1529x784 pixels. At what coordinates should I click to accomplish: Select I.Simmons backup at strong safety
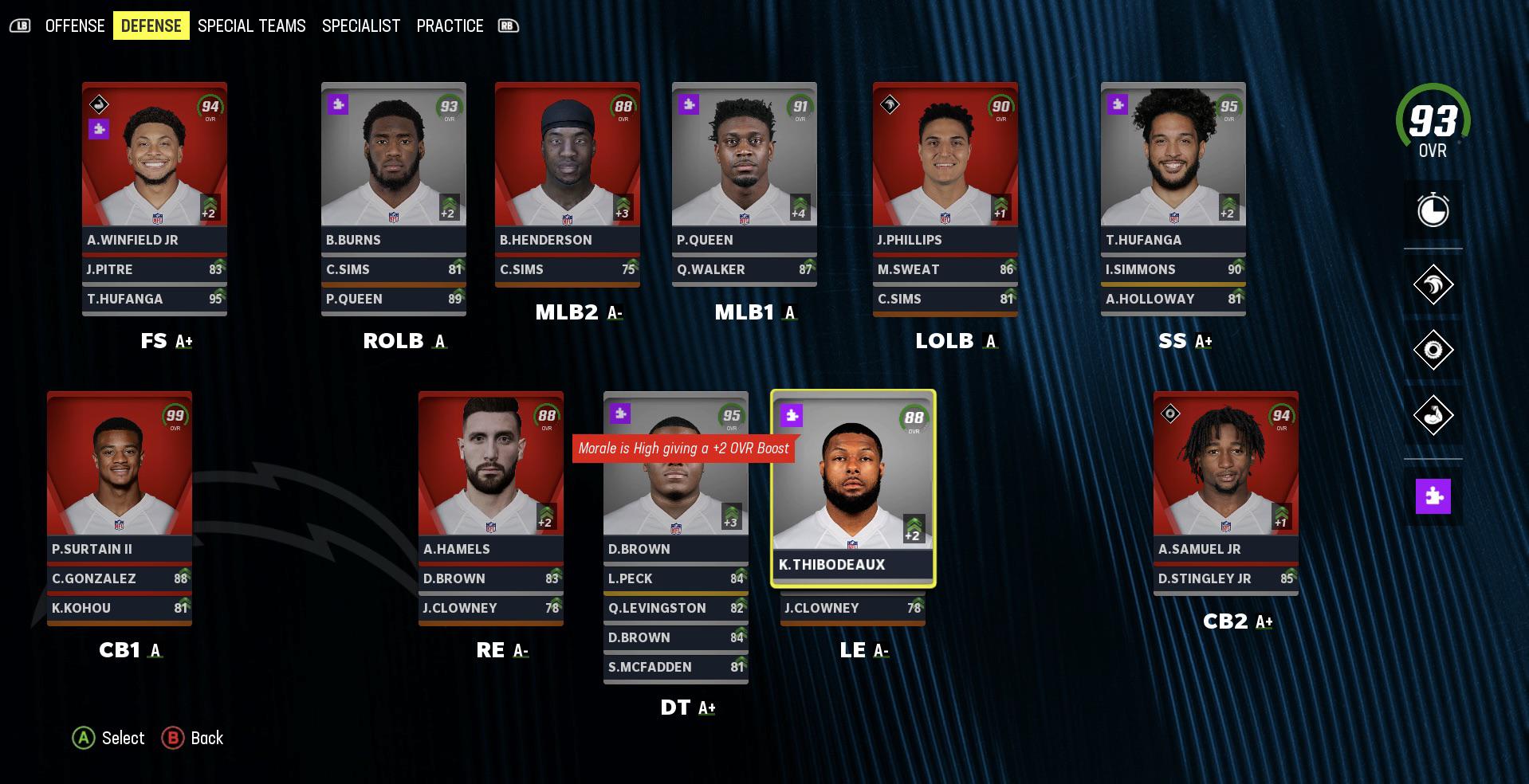1173,269
